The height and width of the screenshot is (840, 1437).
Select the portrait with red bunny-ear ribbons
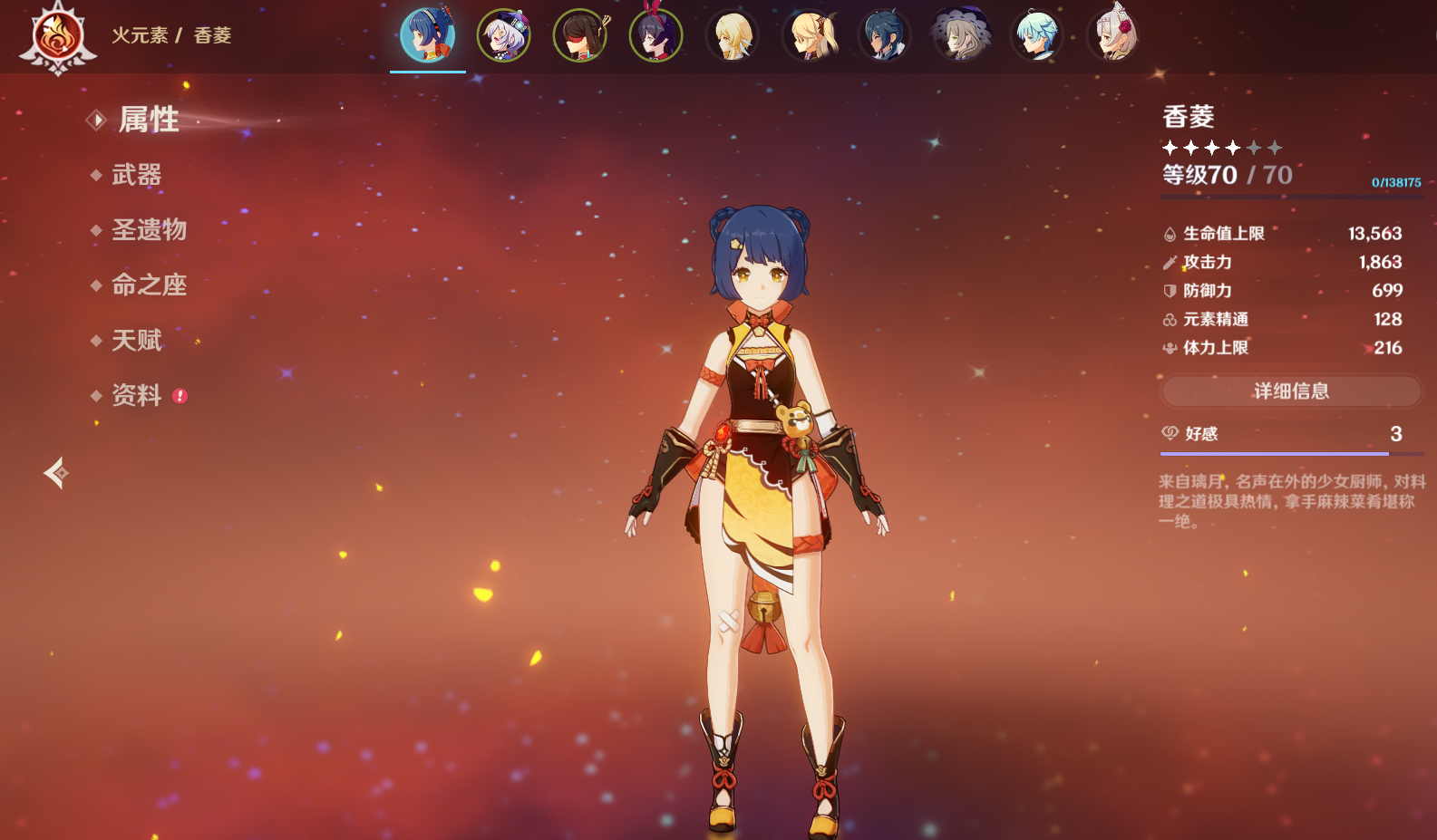[x=656, y=35]
